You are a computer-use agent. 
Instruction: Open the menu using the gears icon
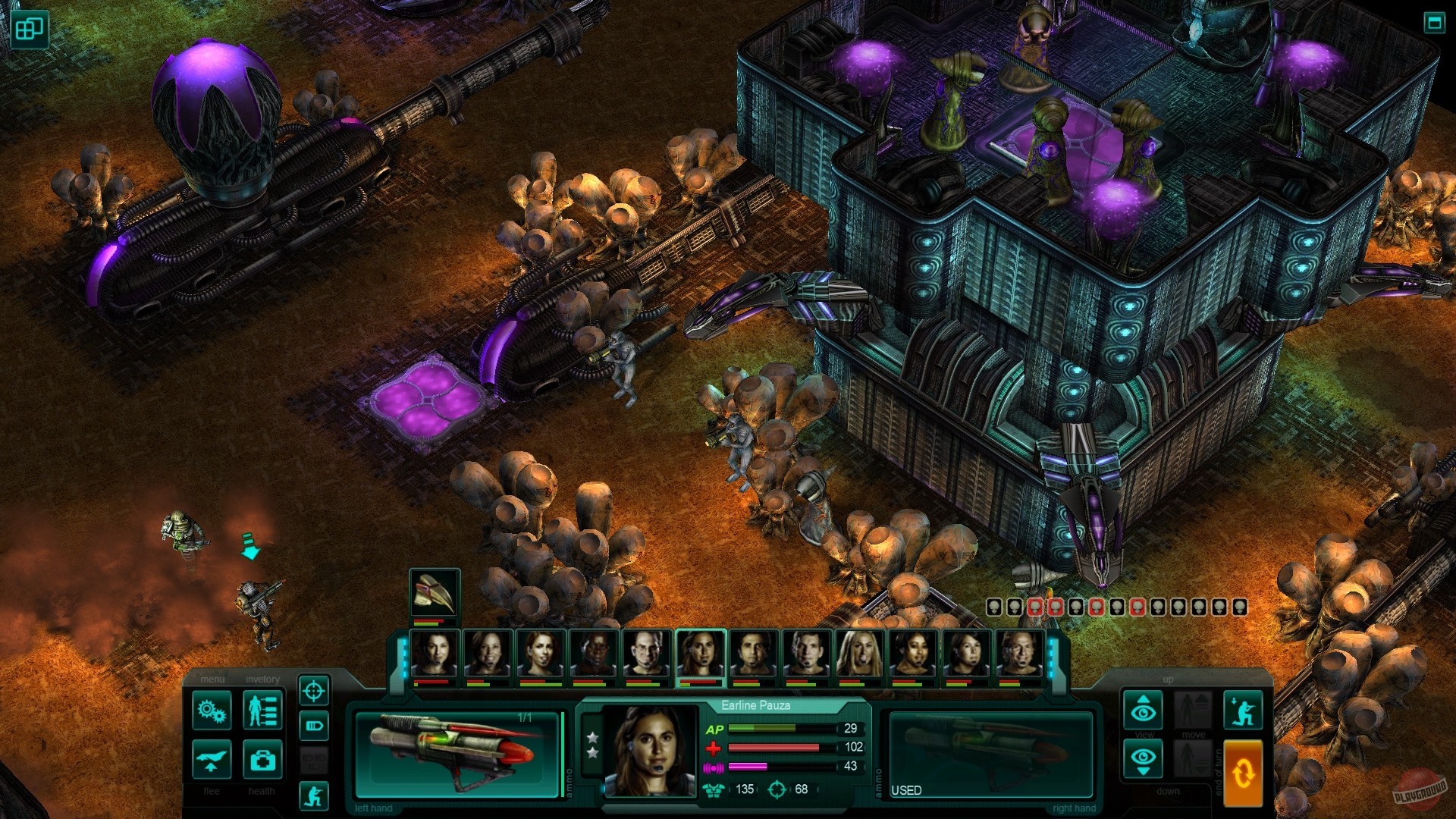[x=211, y=710]
